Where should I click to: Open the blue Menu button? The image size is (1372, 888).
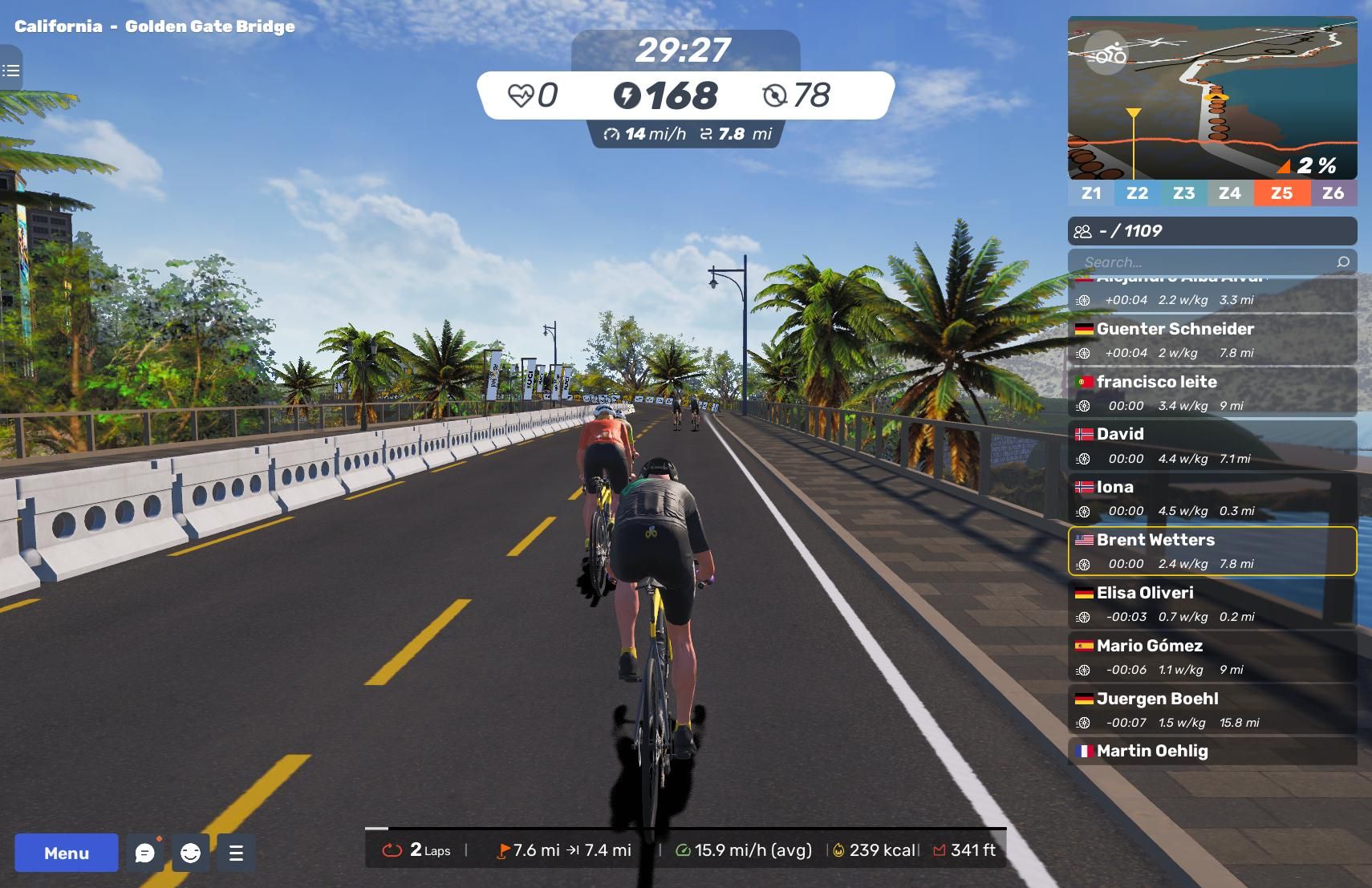pyautogui.click(x=67, y=853)
